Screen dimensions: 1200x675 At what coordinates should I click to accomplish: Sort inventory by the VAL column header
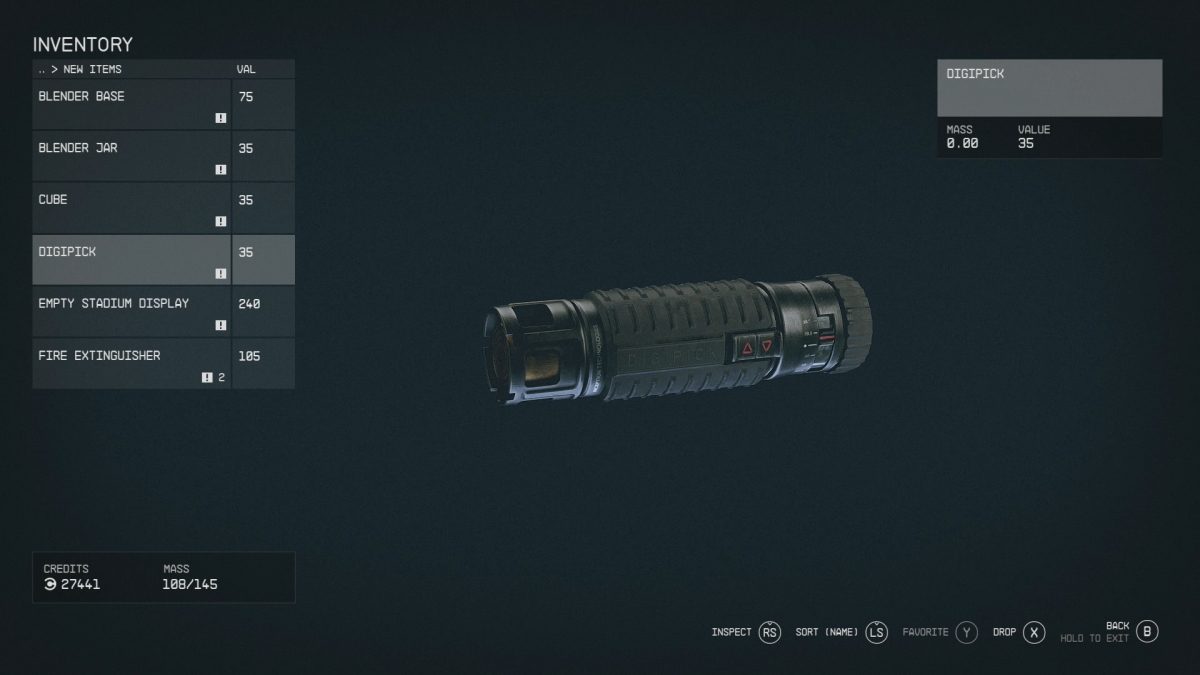coord(246,70)
